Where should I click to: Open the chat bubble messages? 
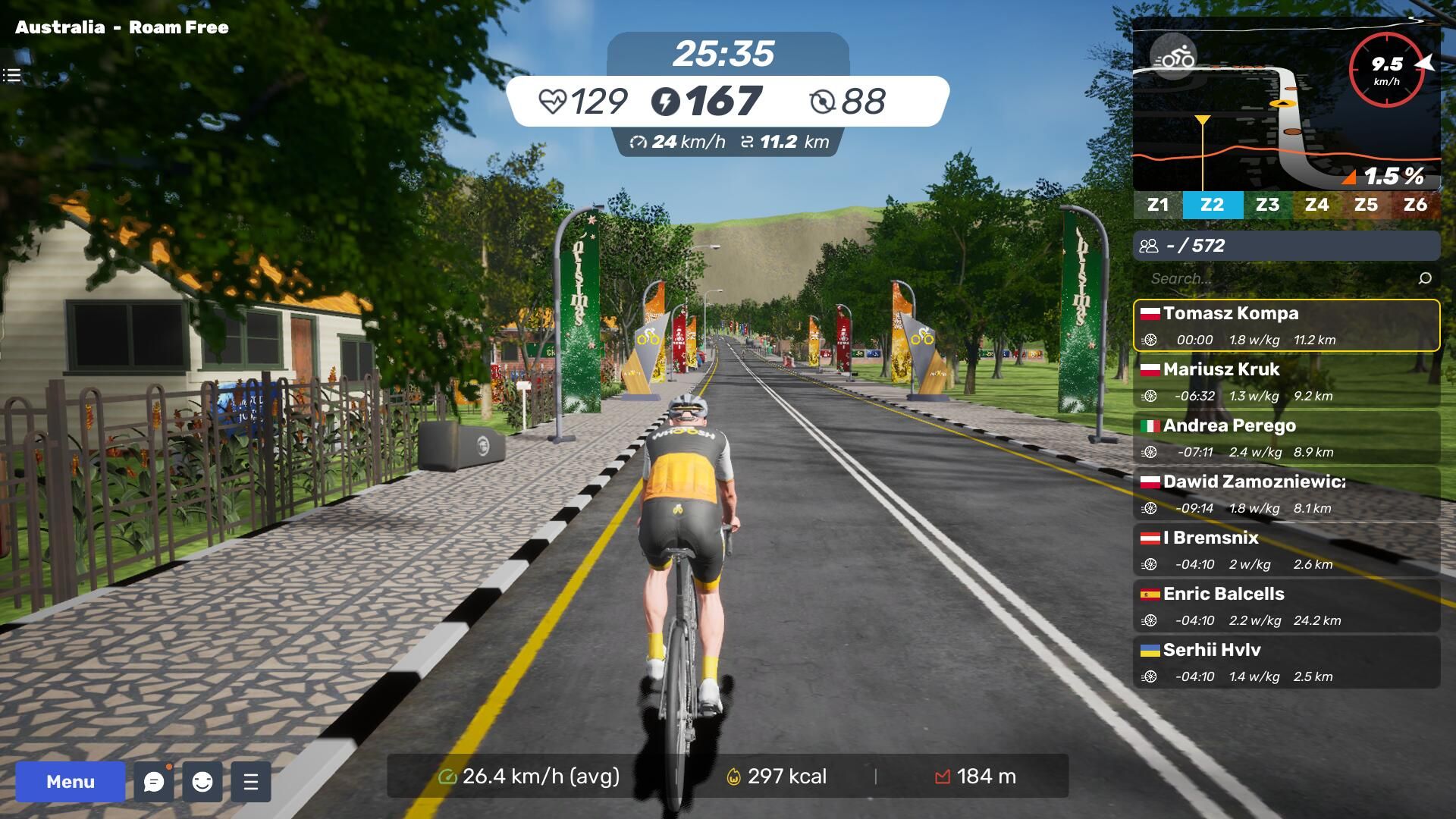pyautogui.click(x=154, y=782)
